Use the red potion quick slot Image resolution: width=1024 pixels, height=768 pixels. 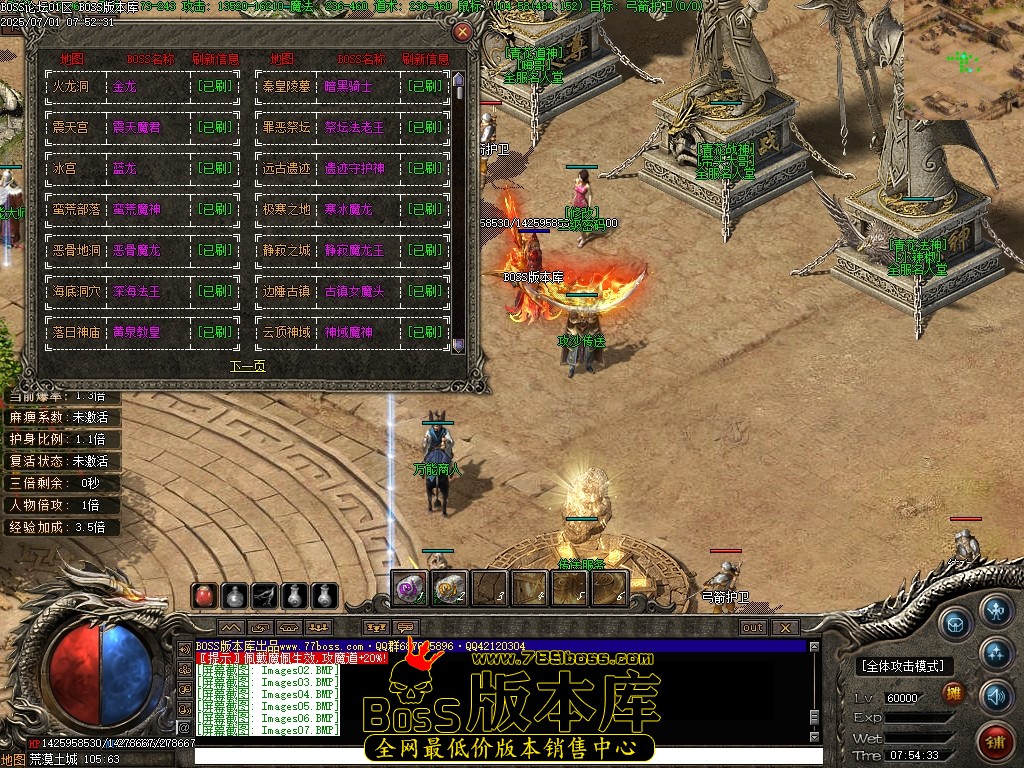tap(204, 596)
